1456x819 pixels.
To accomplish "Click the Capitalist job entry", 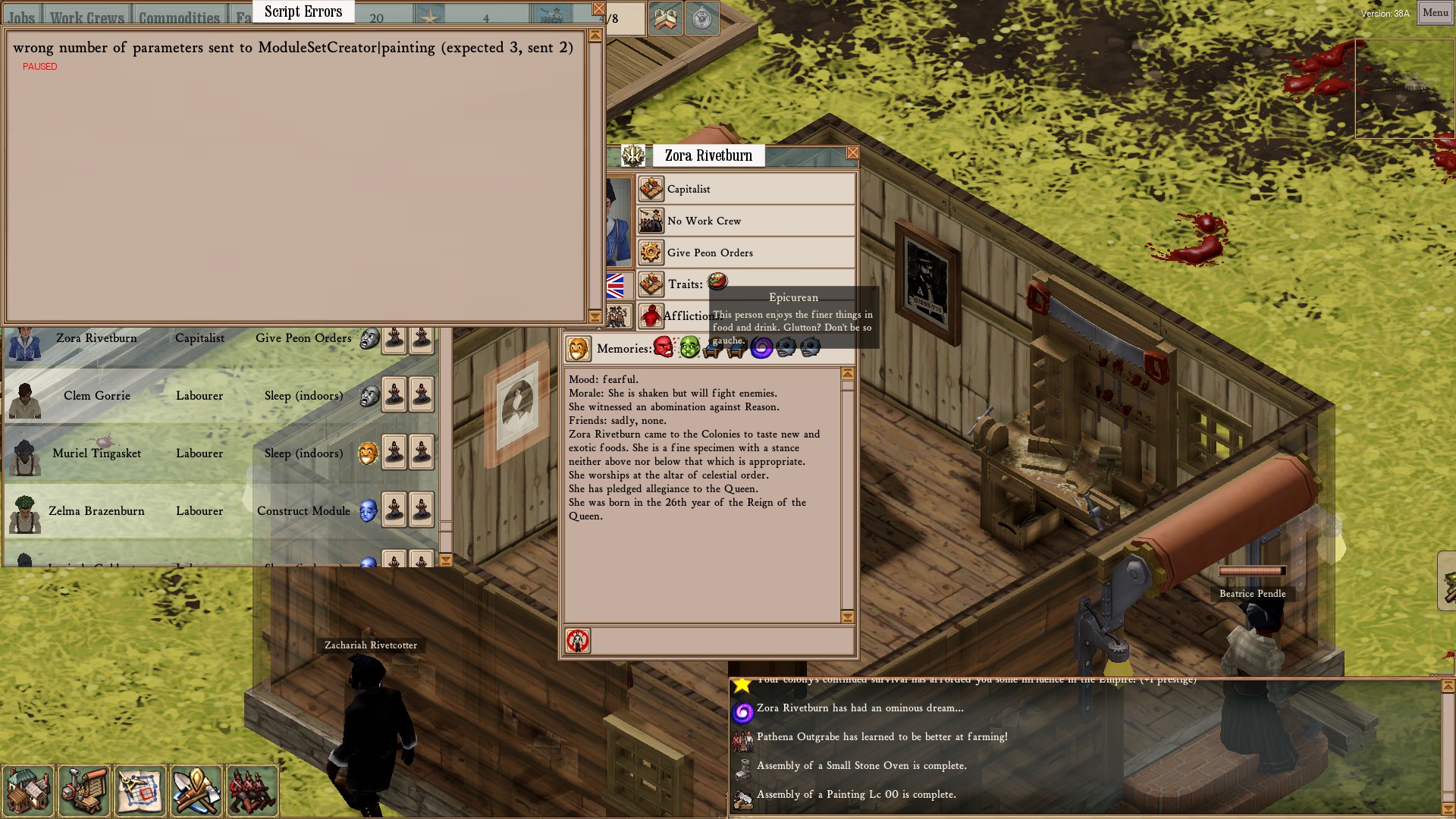I will click(x=746, y=189).
